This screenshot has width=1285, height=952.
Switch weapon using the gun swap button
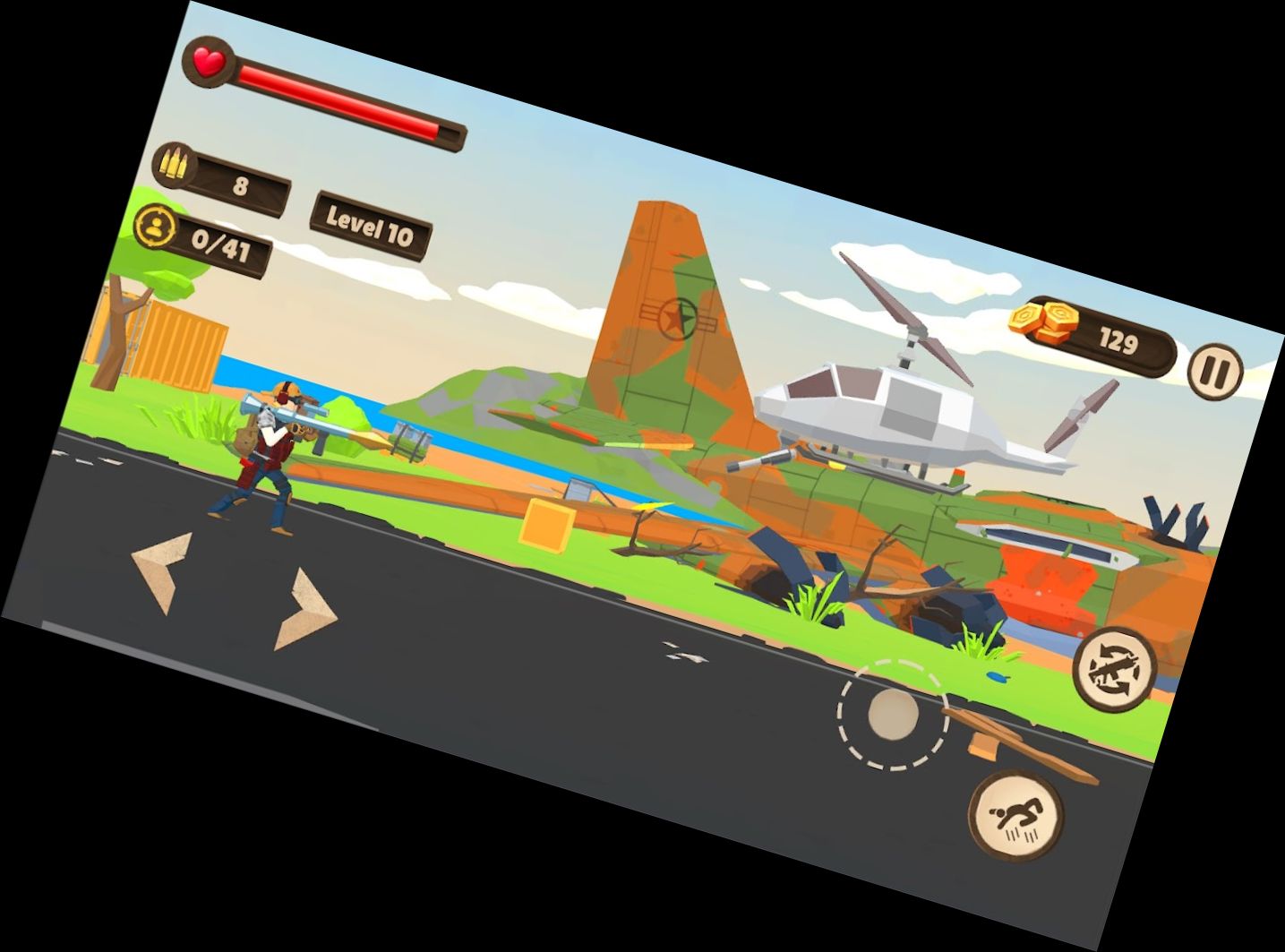pyautogui.click(x=1114, y=666)
